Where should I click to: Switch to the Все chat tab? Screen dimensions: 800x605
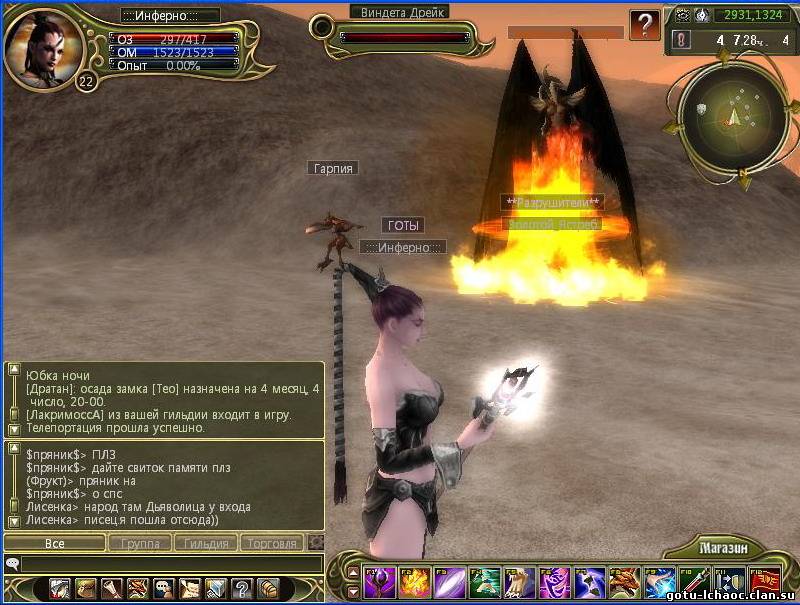[55, 543]
